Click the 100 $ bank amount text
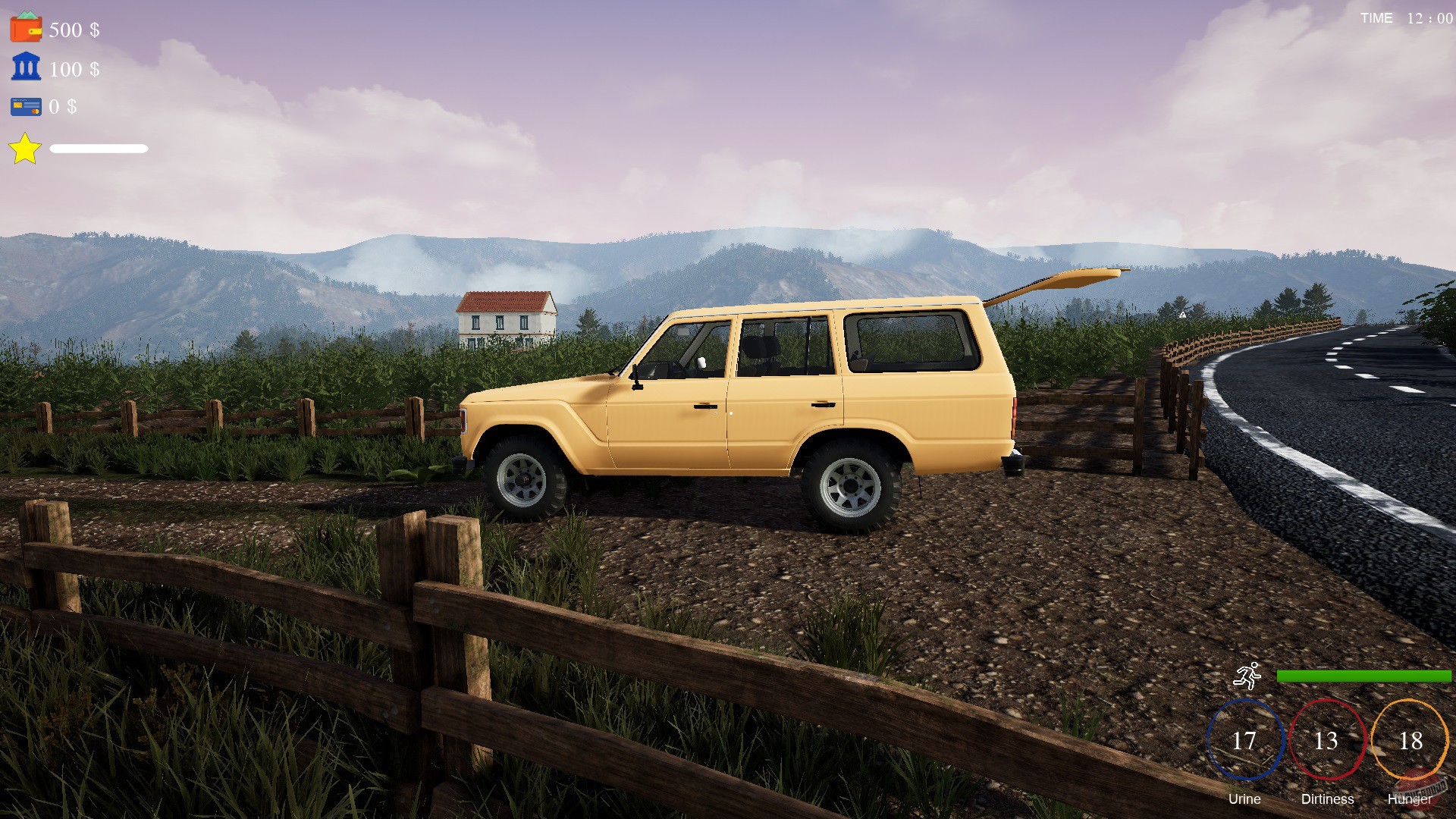The width and height of the screenshot is (1456, 819). [74, 70]
